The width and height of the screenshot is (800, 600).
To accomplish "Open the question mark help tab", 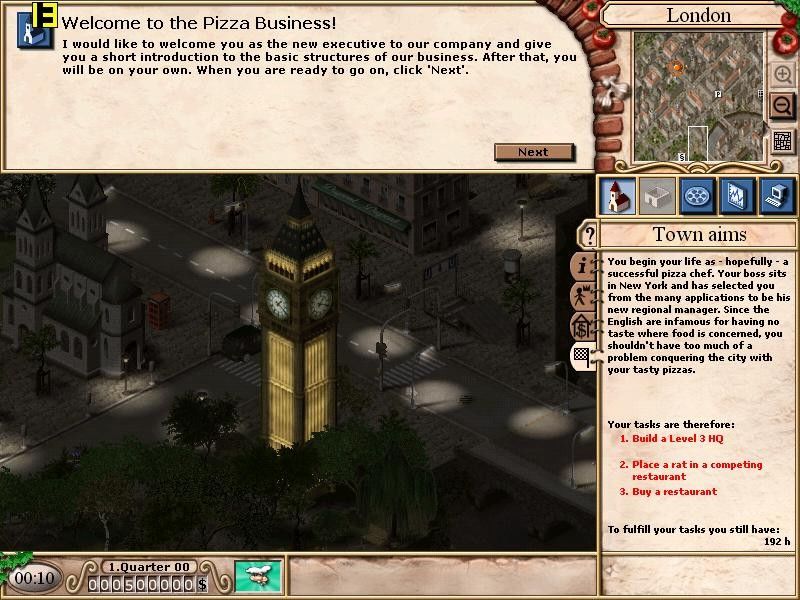I will tap(589, 236).
